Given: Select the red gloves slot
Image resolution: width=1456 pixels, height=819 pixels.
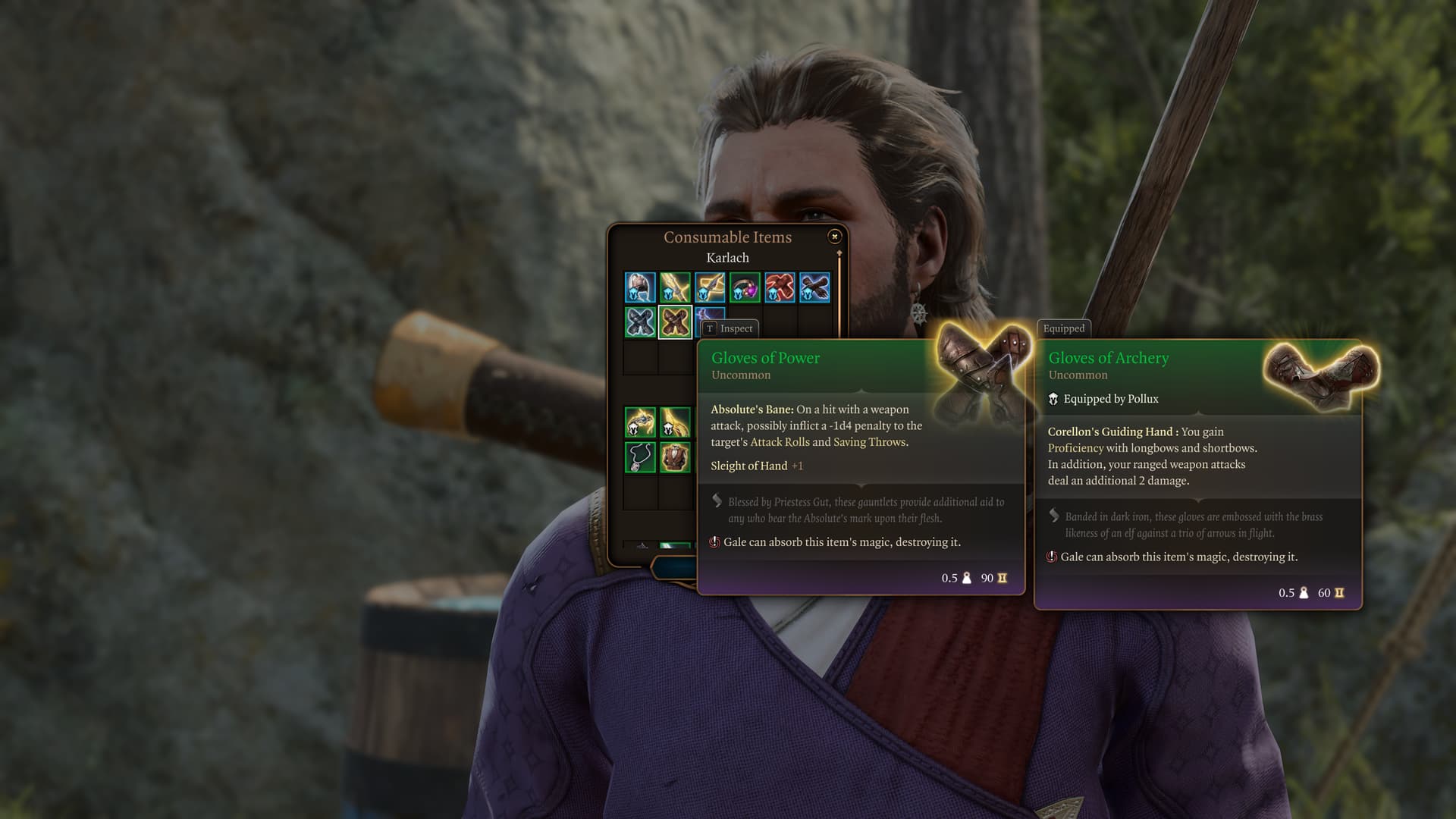Looking at the screenshot, I should (780, 288).
